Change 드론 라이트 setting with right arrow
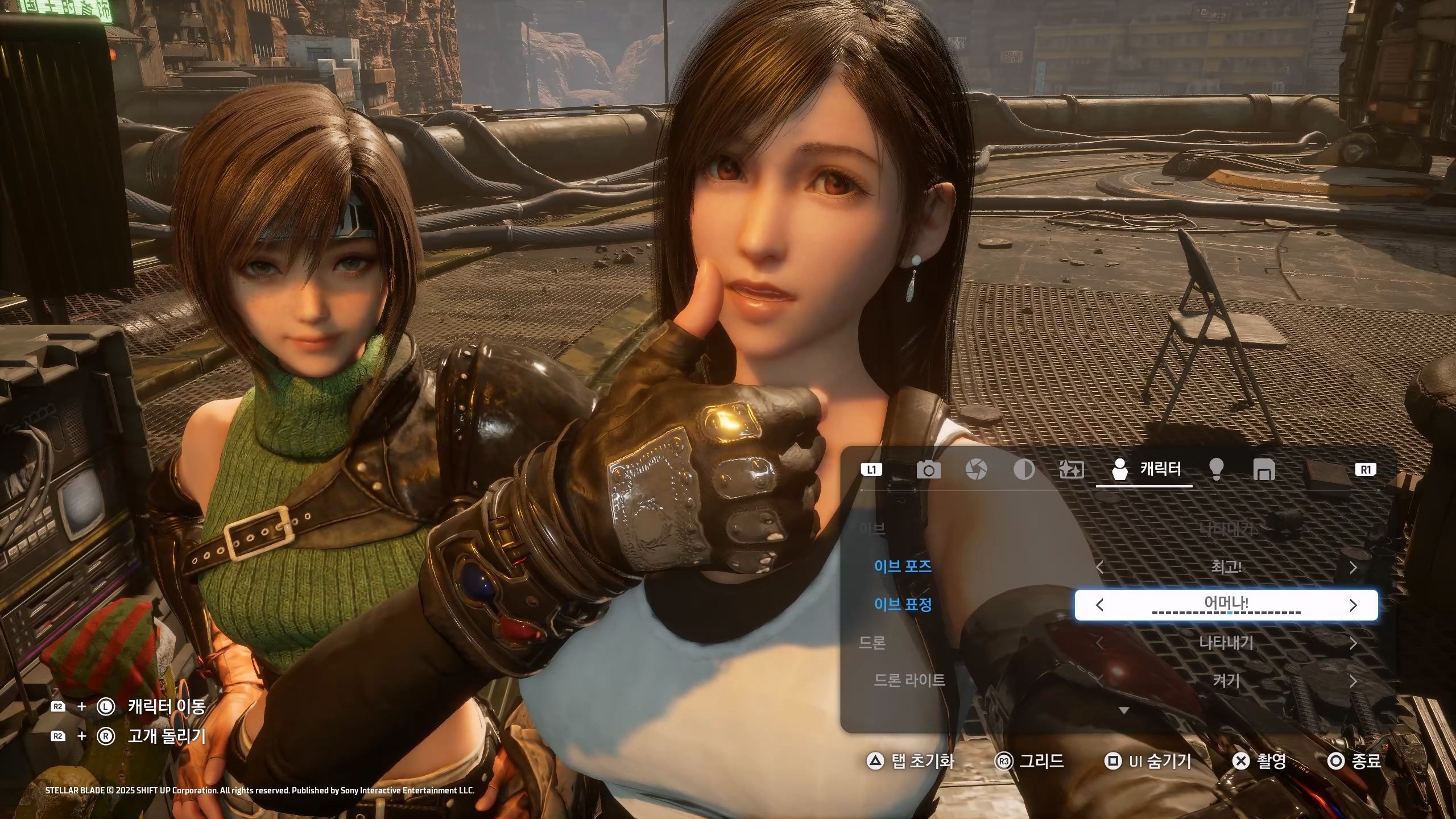Image resolution: width=1456 pixels, height=819 pixels. pos(1353,681)
